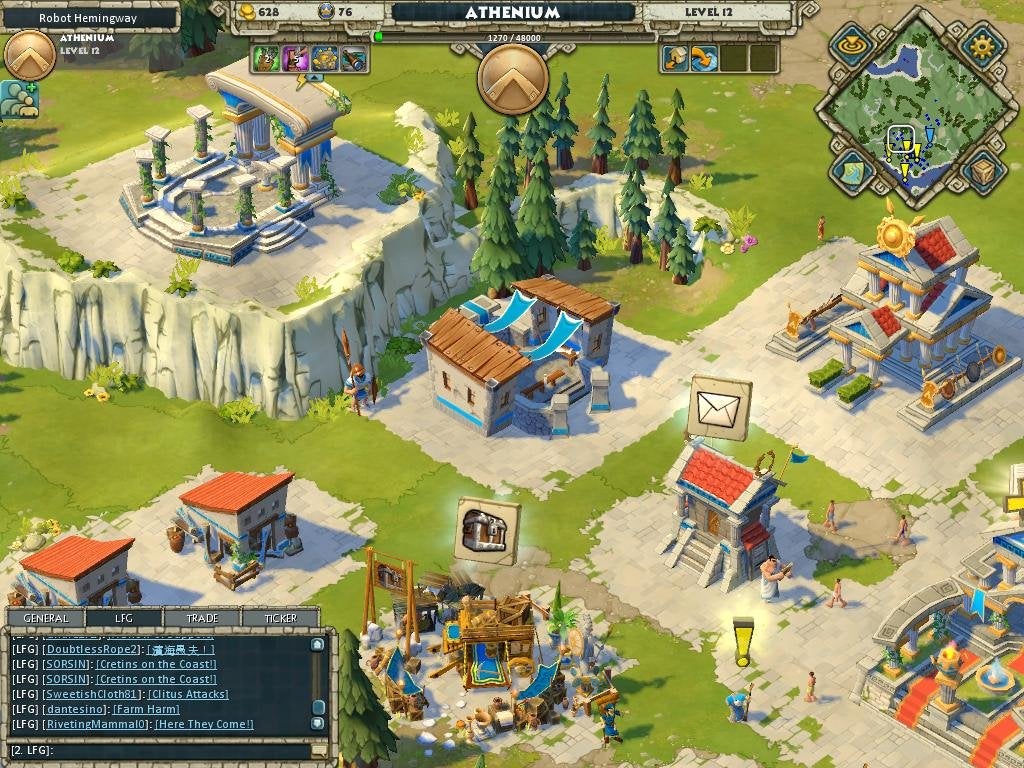The image size is (1024, 768).
Task: Click the large capital city emblem button
Action: [513, 79]
